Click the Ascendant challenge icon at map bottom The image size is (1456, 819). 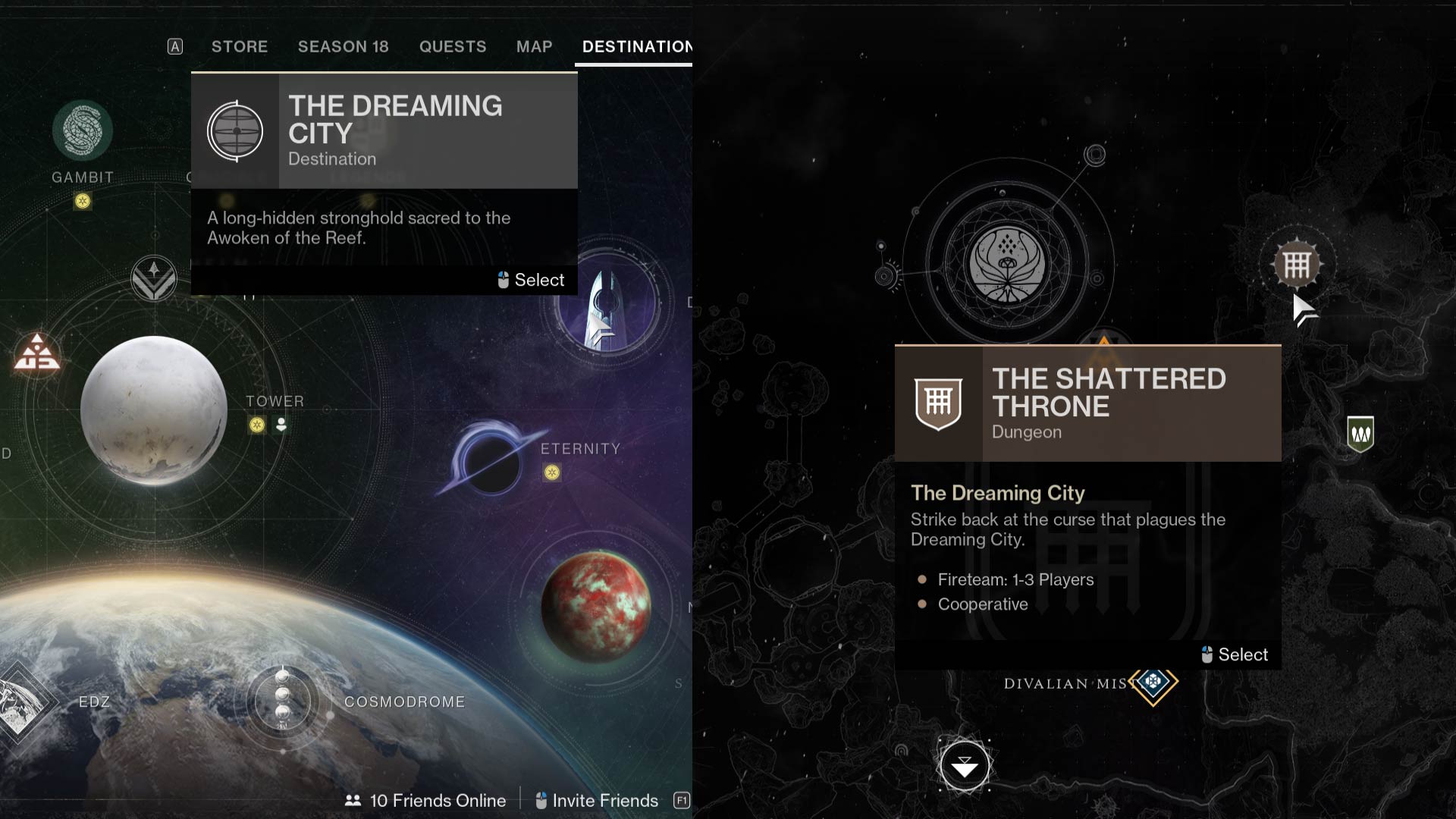964,766
